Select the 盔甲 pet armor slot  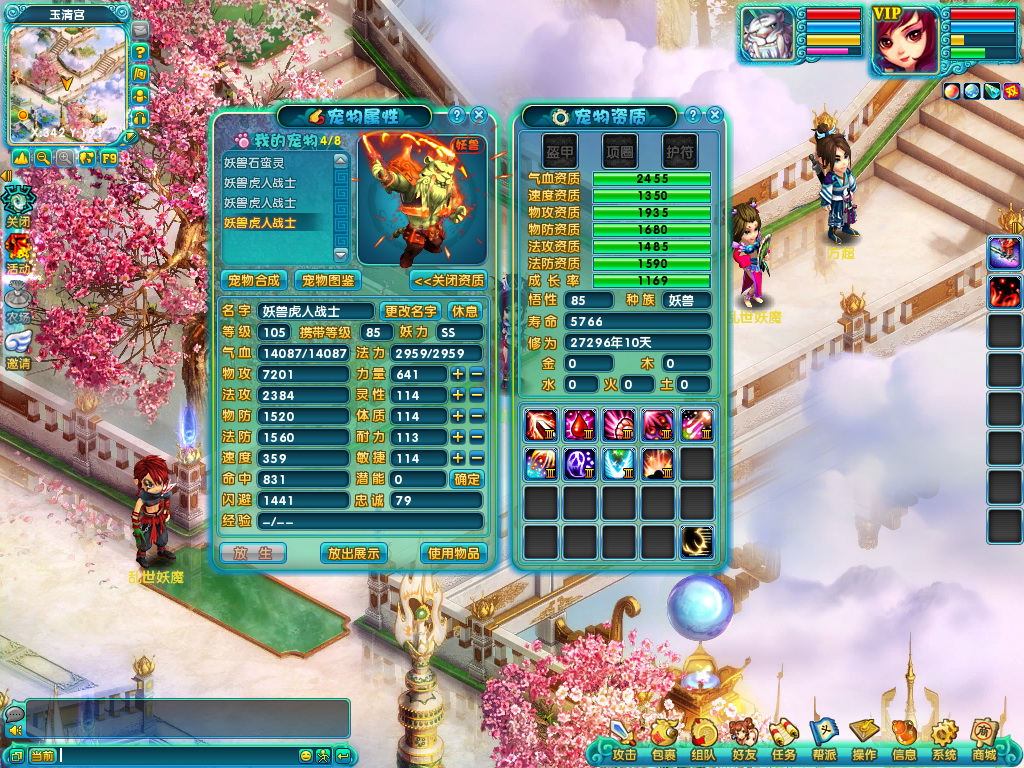[559, 151]
